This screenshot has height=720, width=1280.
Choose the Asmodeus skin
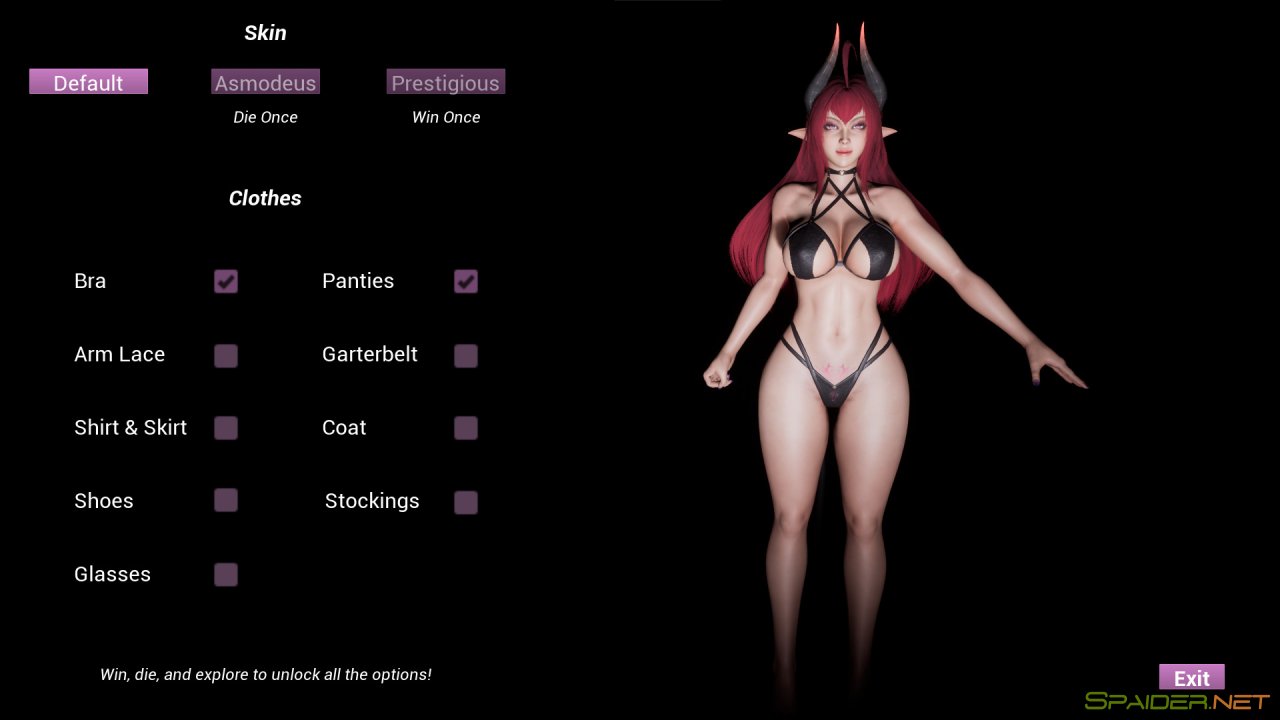pyautogui.click(x=265, y=82)
